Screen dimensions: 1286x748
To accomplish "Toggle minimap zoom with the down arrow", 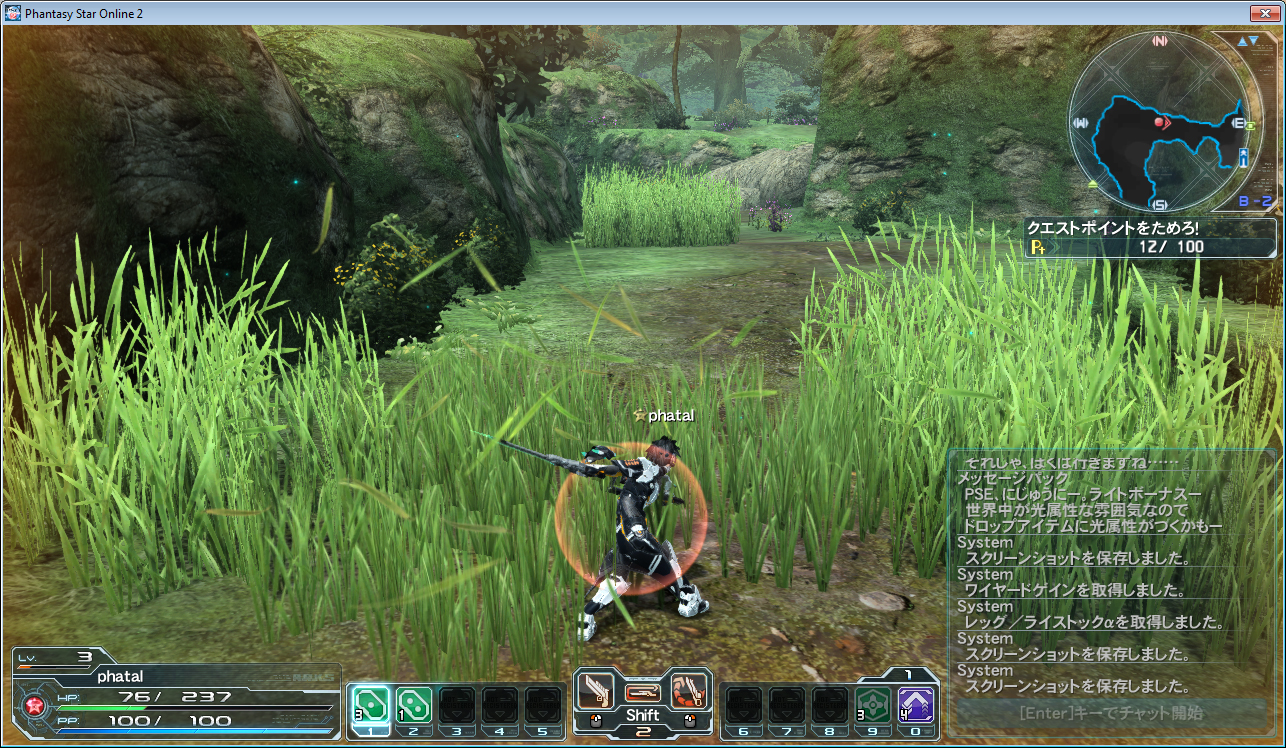I will tap(1253, 40).
